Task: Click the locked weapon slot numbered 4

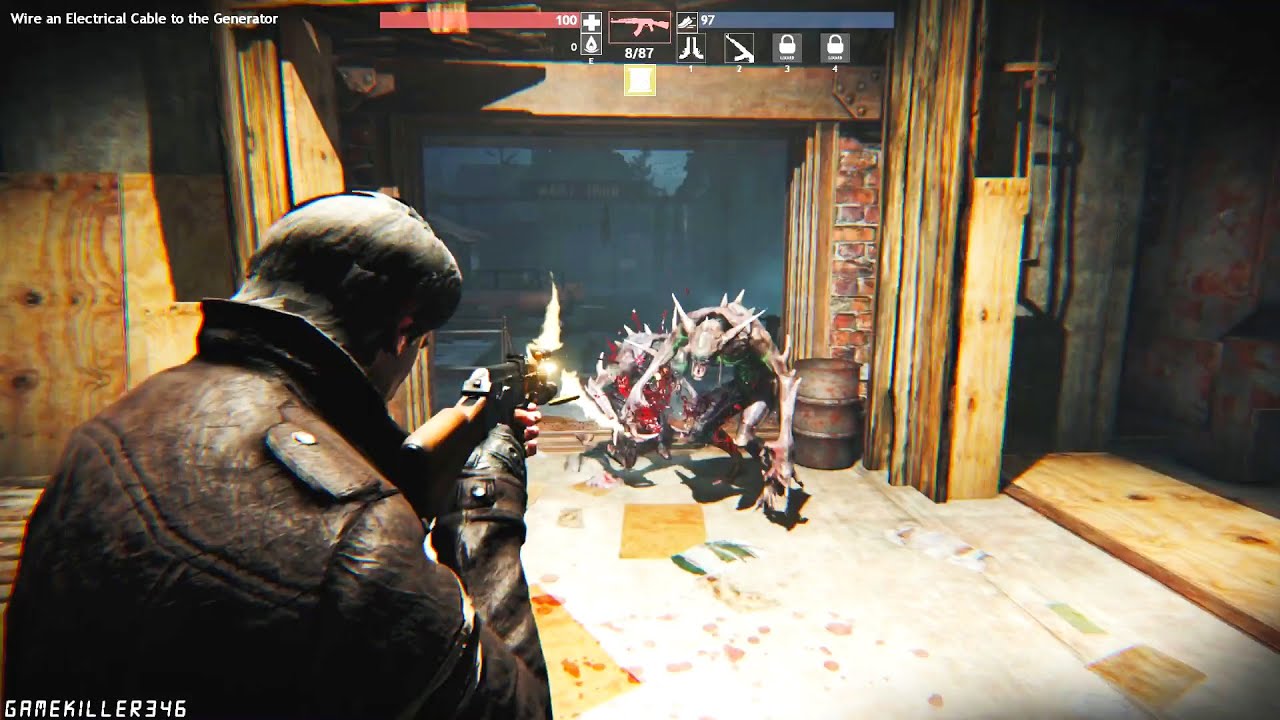Action: pyautogui.click(x=835, y=47)
